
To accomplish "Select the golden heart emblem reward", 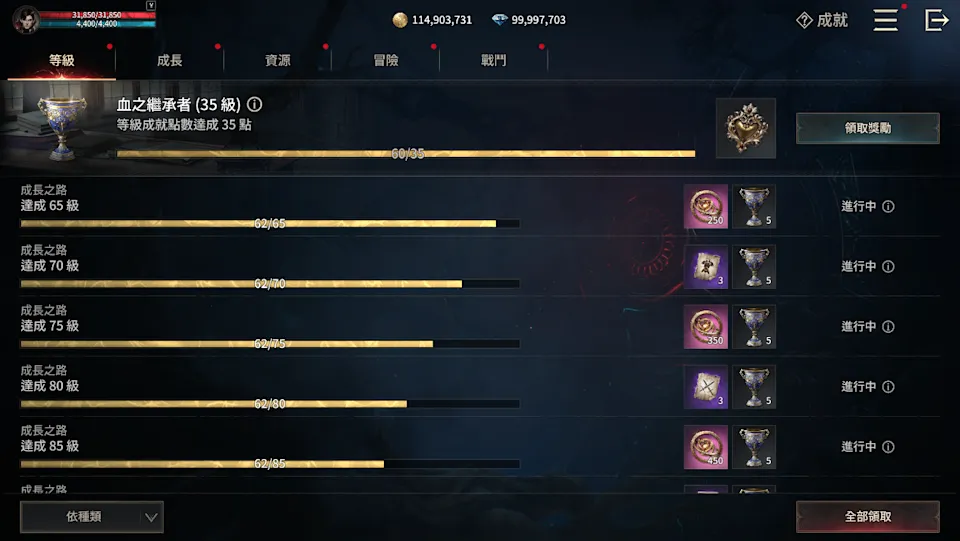I will pyautogui.click(x=745, y=128).
